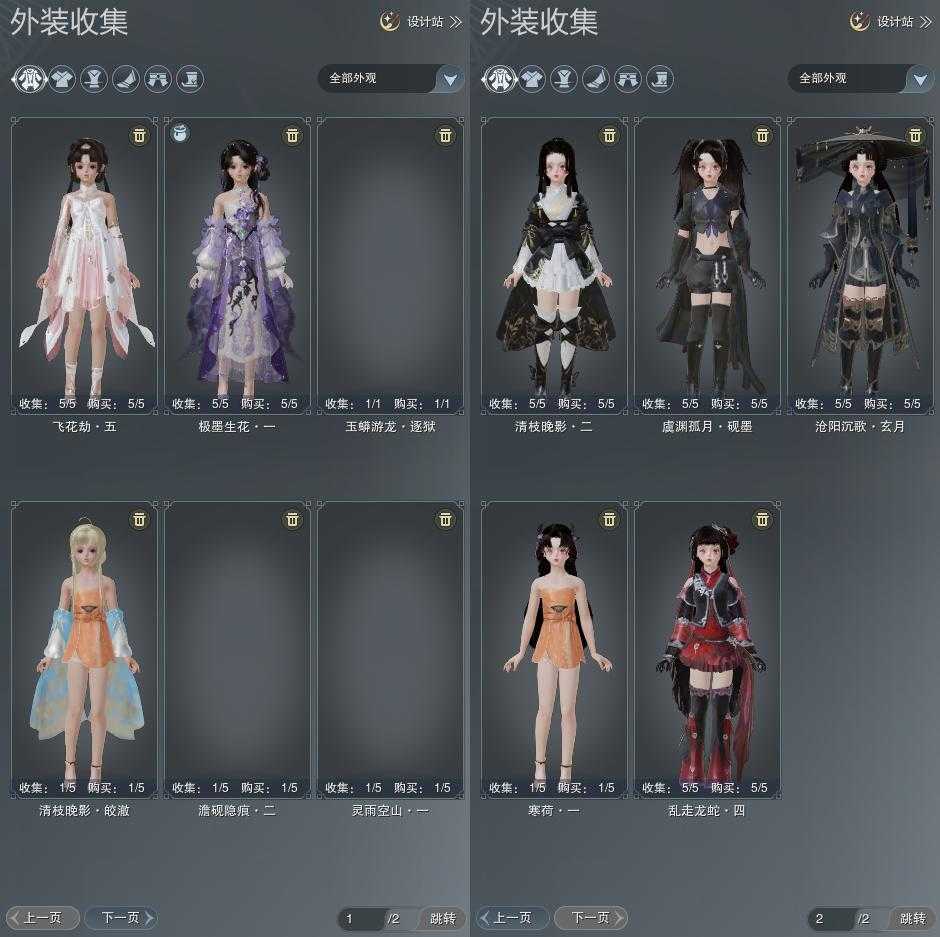Click the trash icon on 沧阳沉歌·玄月 card

coord(915,135)
